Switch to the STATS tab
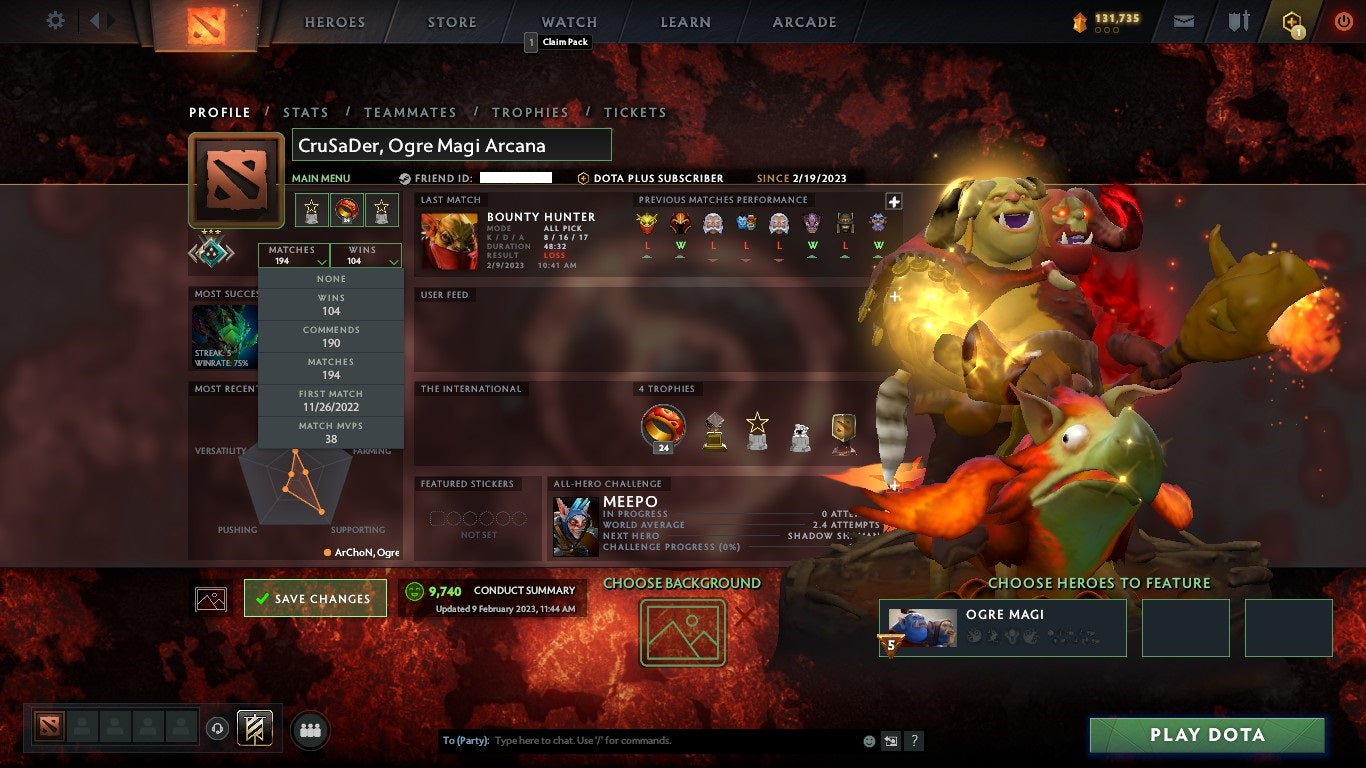1366x768 pixels. [x=306, y=112]
